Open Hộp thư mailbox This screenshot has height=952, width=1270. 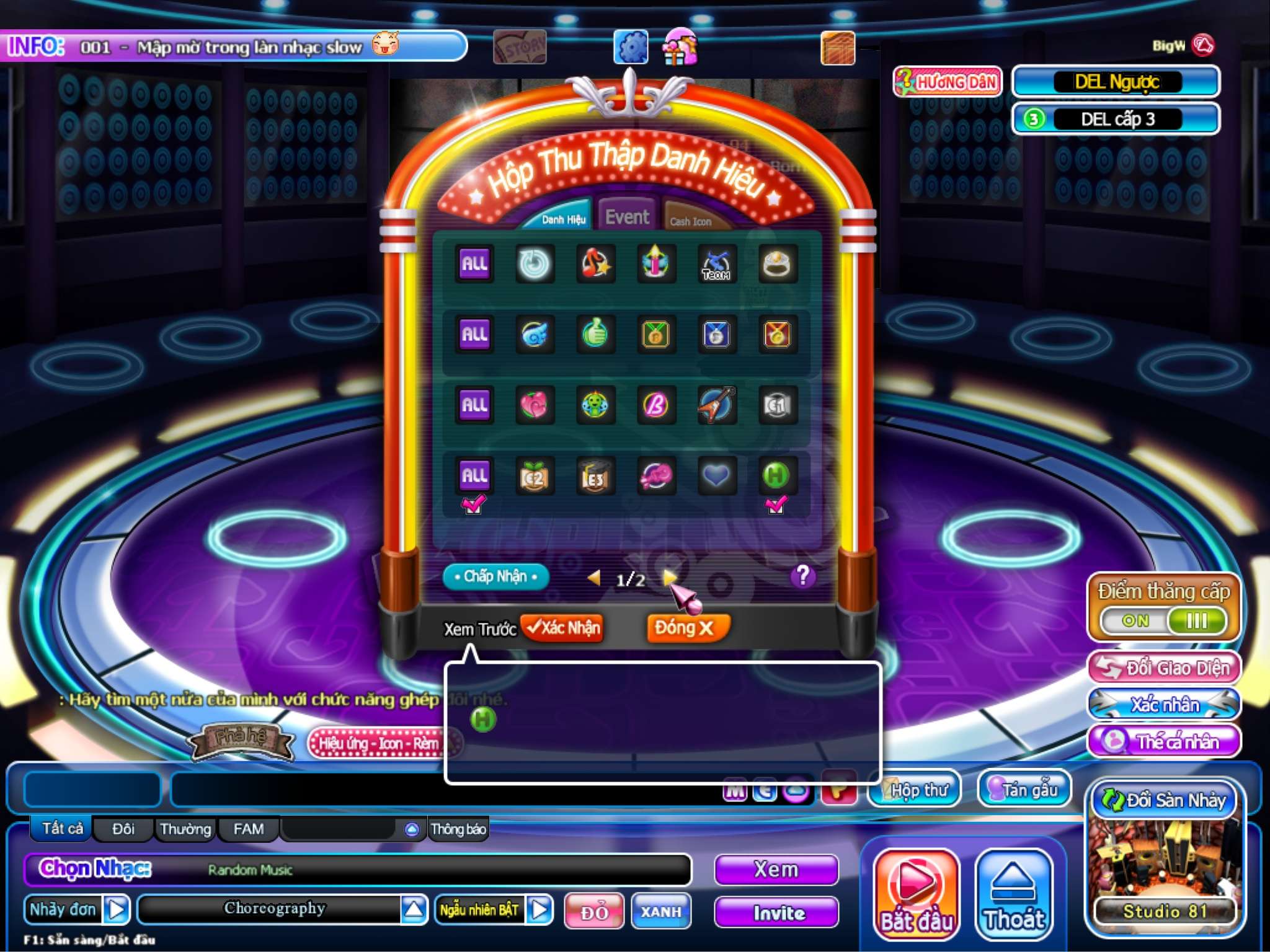tap(915, 790)
